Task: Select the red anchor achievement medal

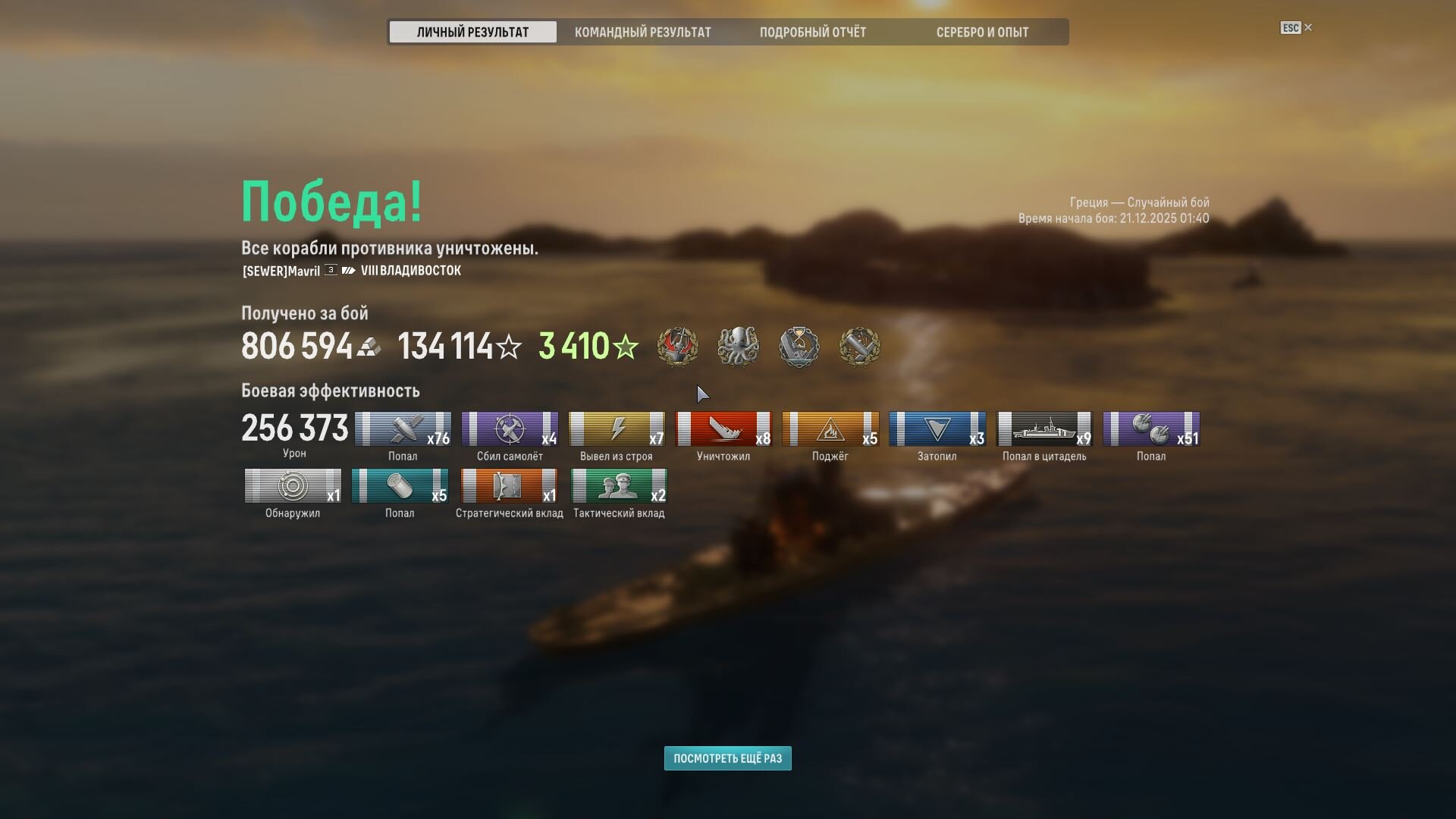Action: (x=677, y=347)
